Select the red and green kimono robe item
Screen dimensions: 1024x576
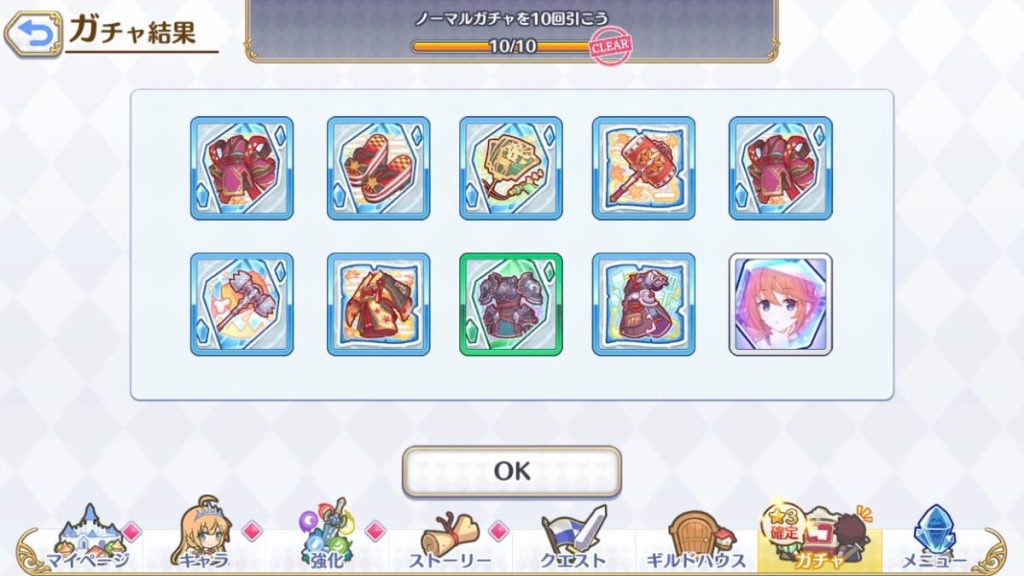pos(378,304)
